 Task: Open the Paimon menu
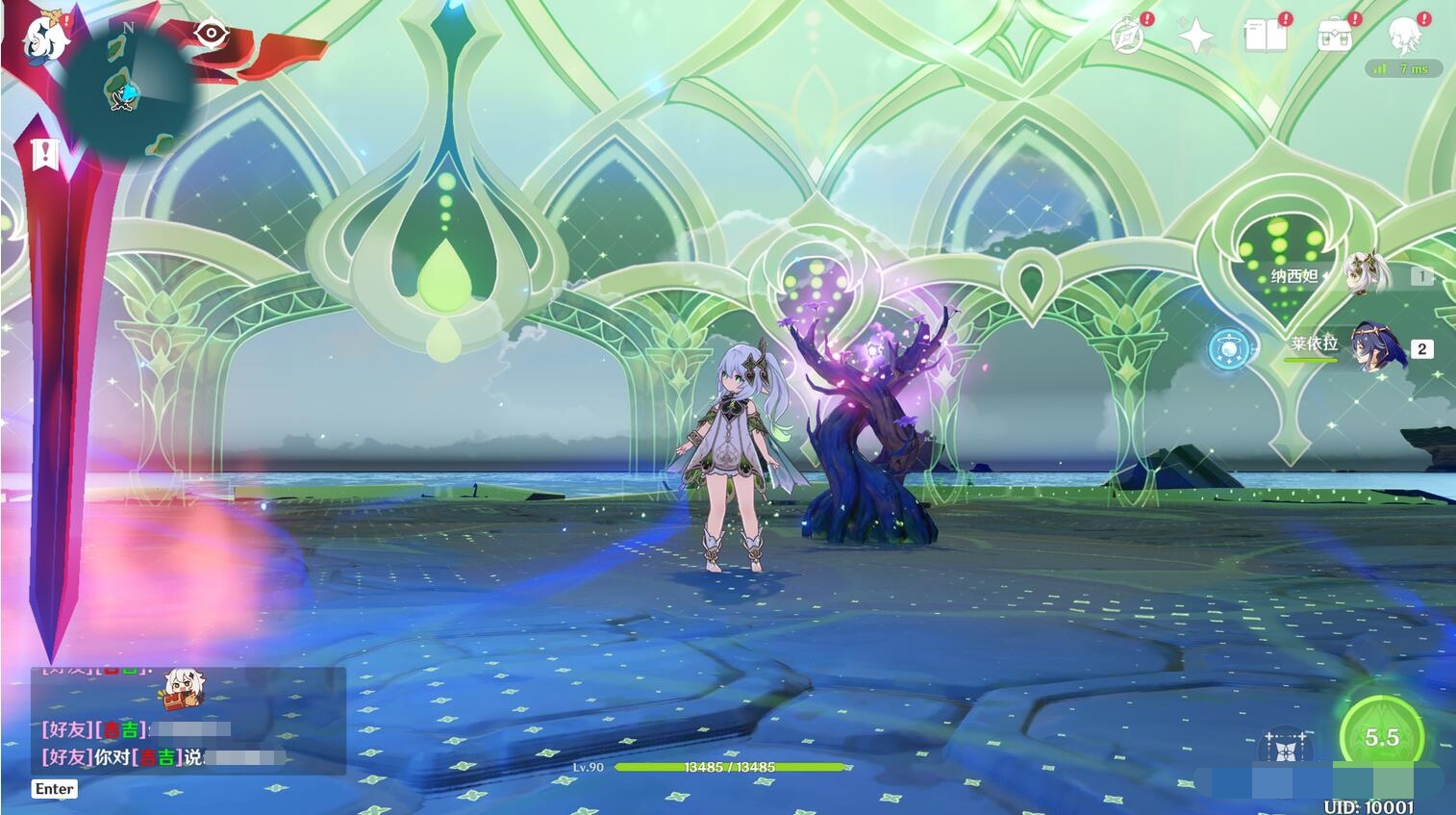pos(43,39)
